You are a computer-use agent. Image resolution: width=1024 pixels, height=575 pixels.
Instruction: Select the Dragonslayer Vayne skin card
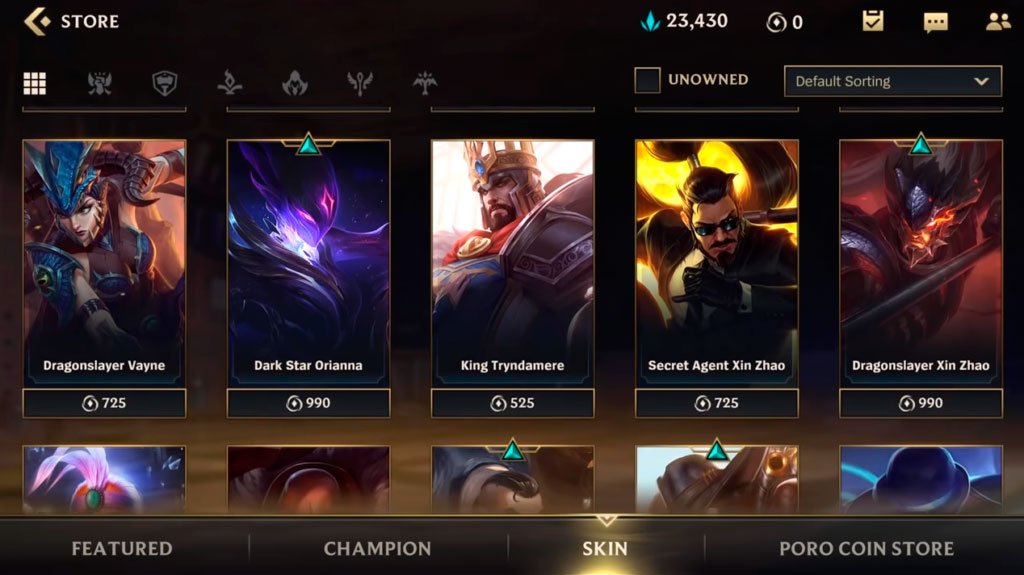[x=104, y=262]
